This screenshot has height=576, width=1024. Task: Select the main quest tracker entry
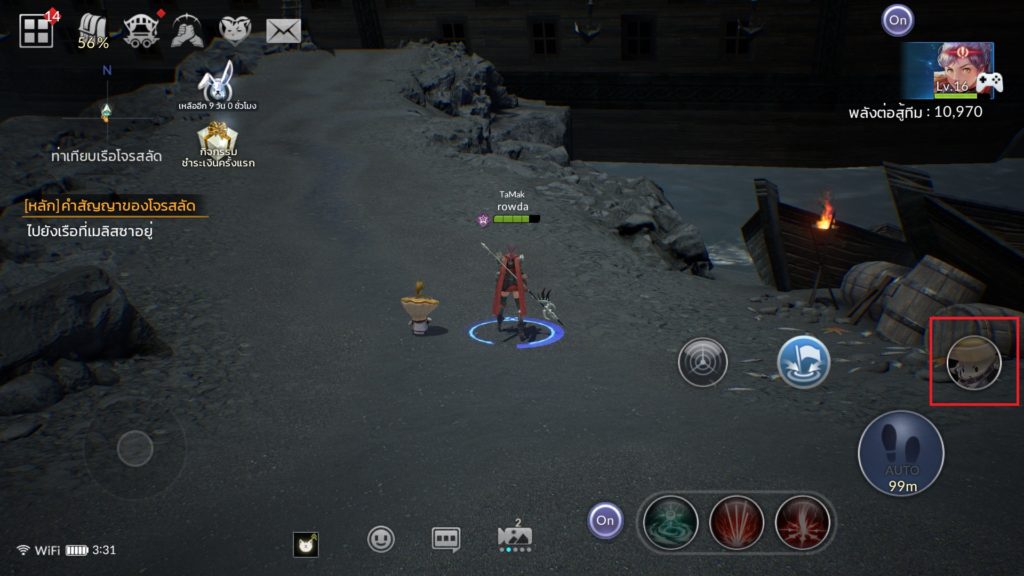tap(116, 207)
